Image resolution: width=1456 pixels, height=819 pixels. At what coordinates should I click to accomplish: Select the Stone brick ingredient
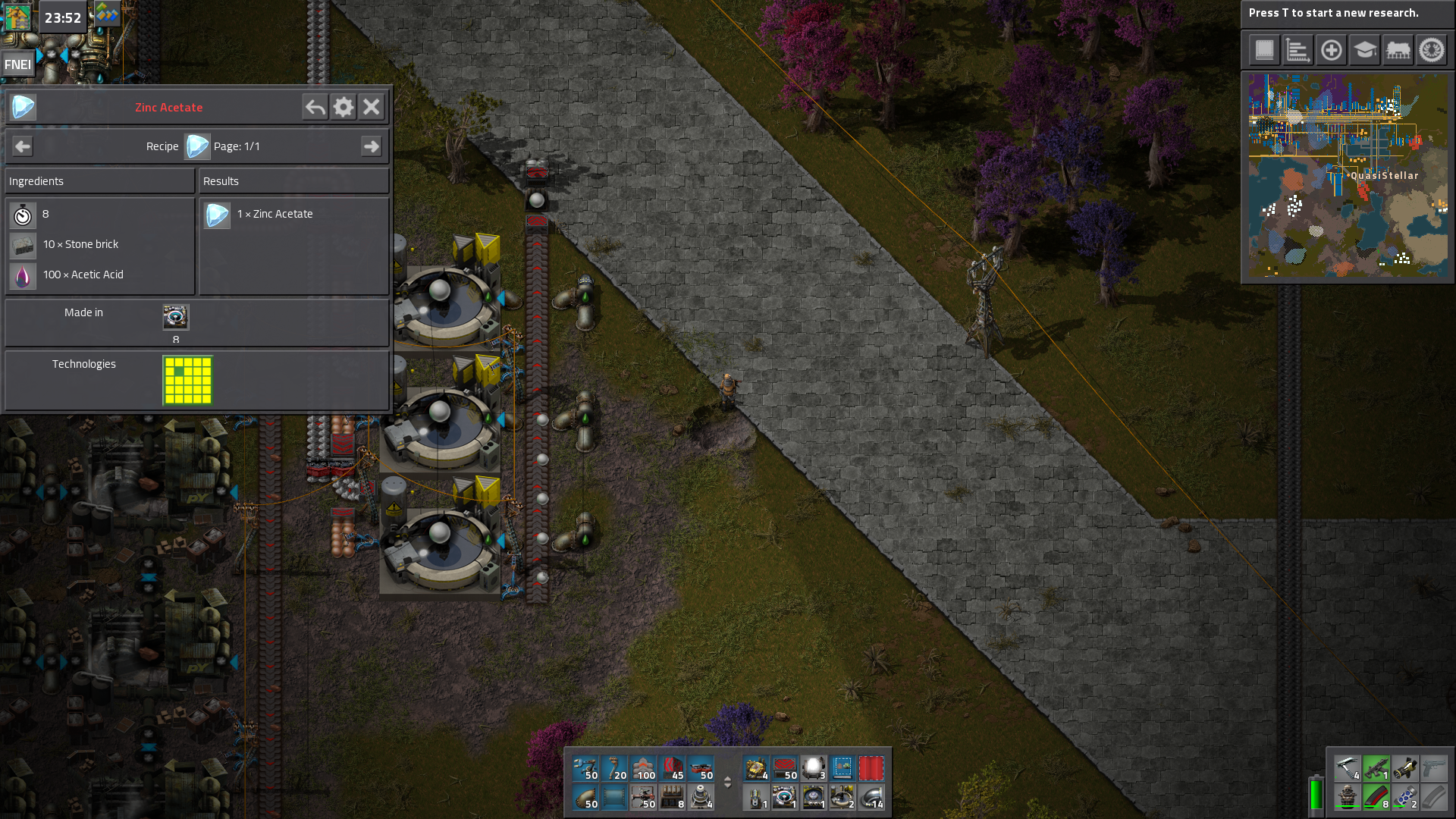(23, 245)
